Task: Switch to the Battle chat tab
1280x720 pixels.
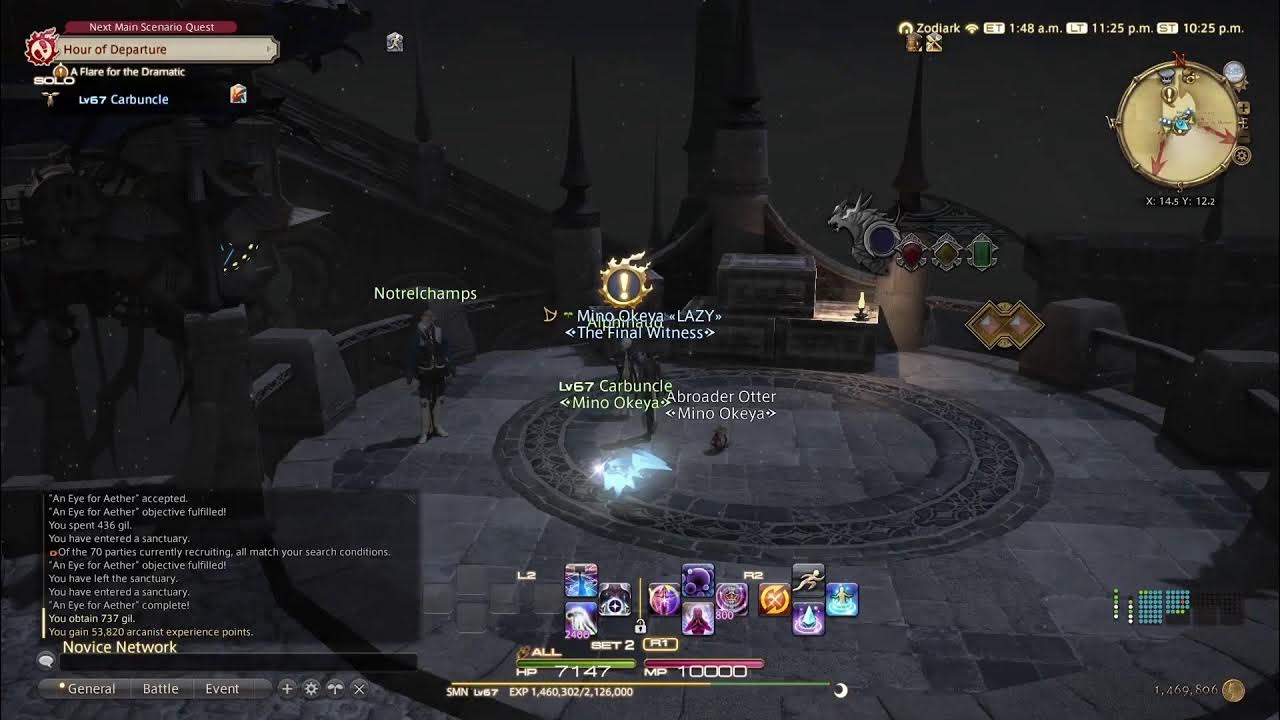Action: pos(160,688)
